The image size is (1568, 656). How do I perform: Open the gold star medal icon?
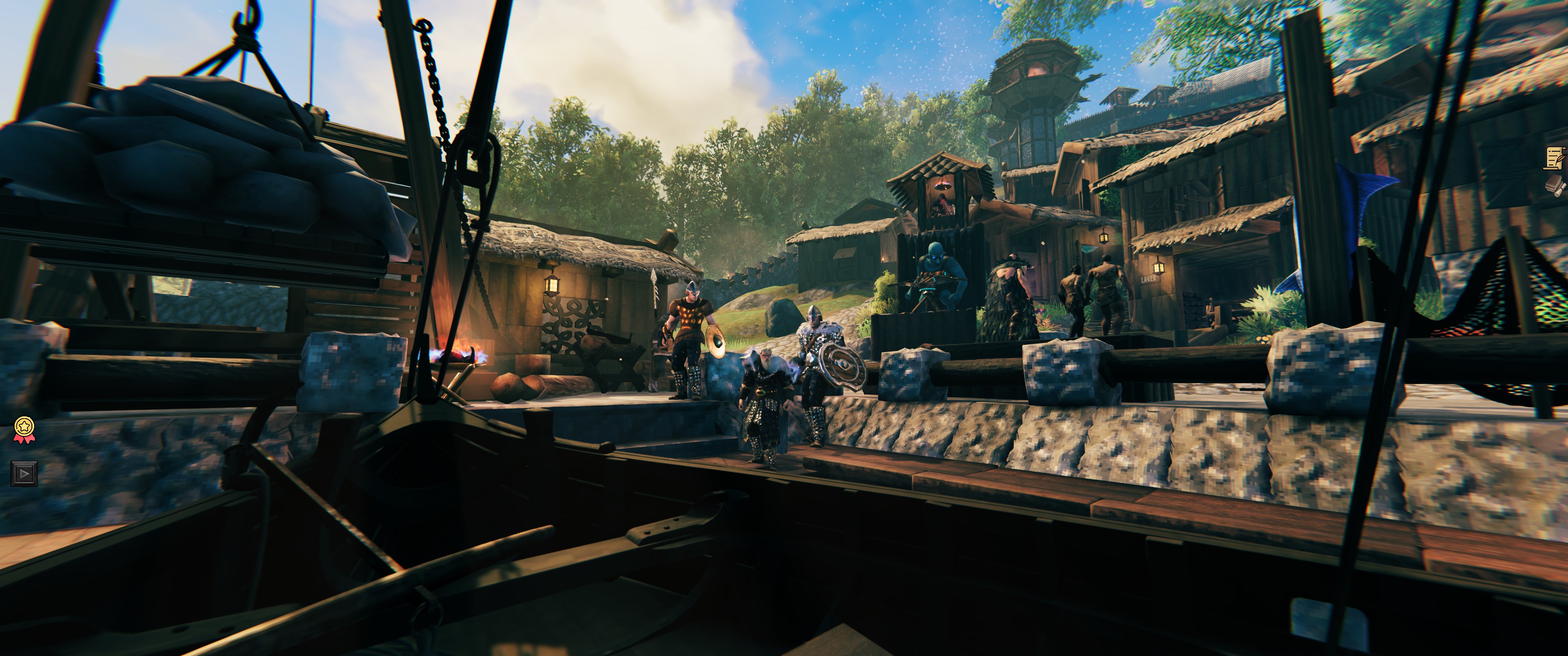tap(24, 429)
